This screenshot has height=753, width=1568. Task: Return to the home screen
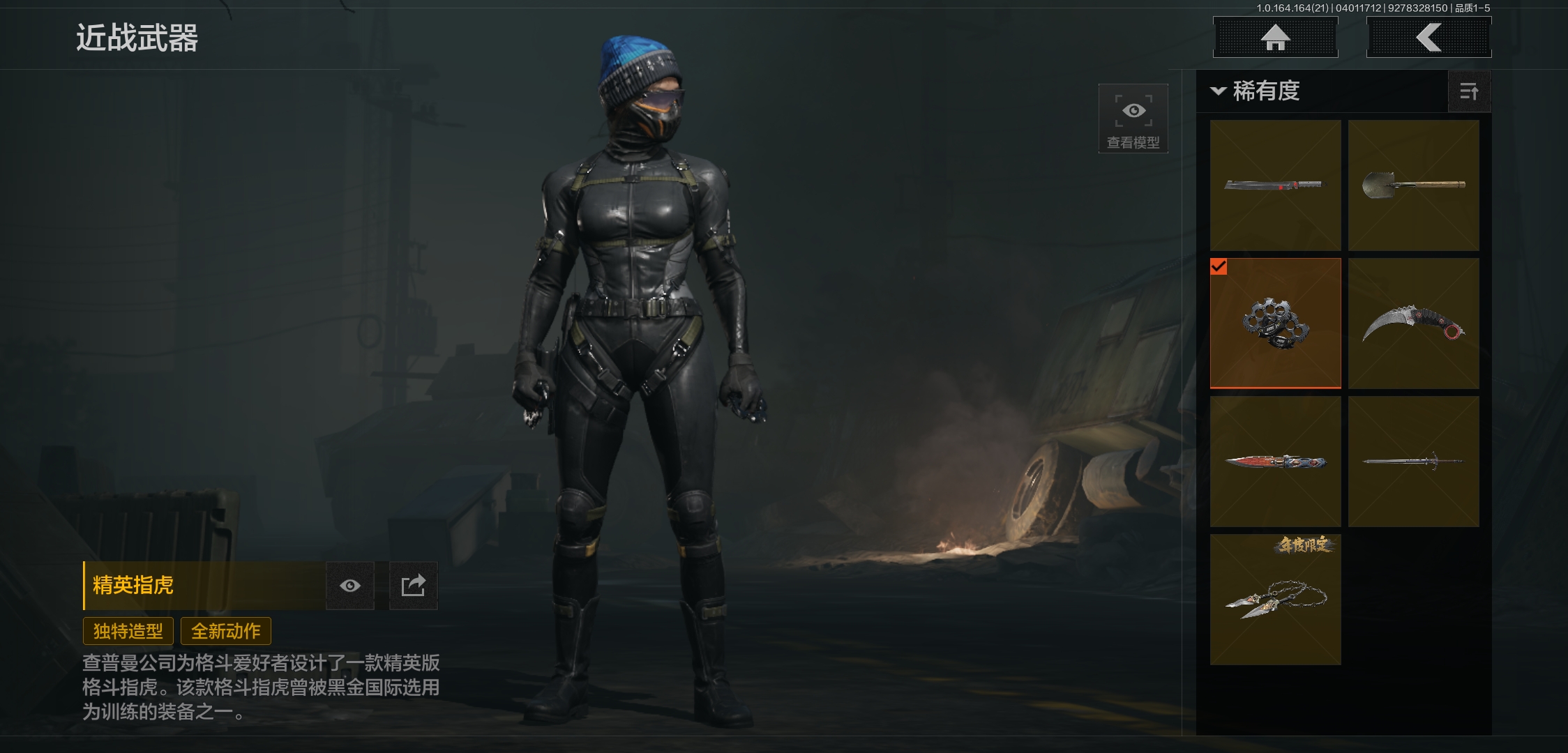(1275, 38)
